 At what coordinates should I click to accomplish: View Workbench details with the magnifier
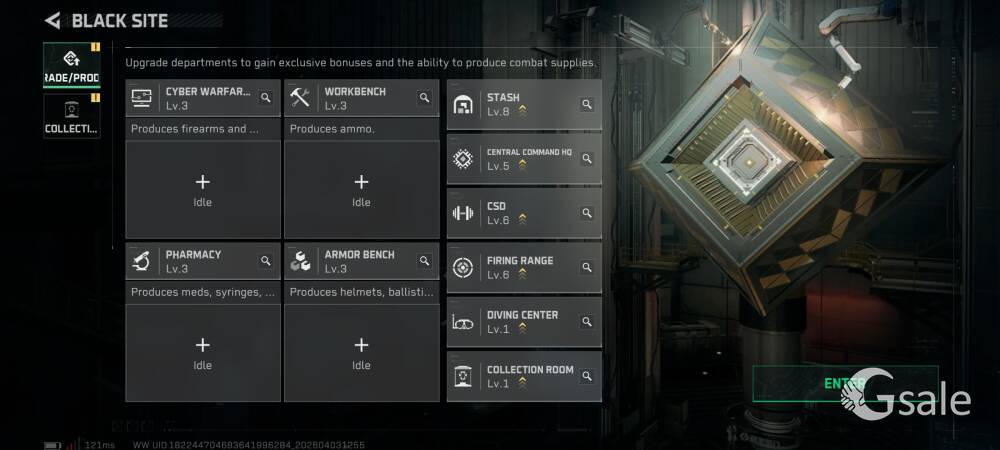424,98
